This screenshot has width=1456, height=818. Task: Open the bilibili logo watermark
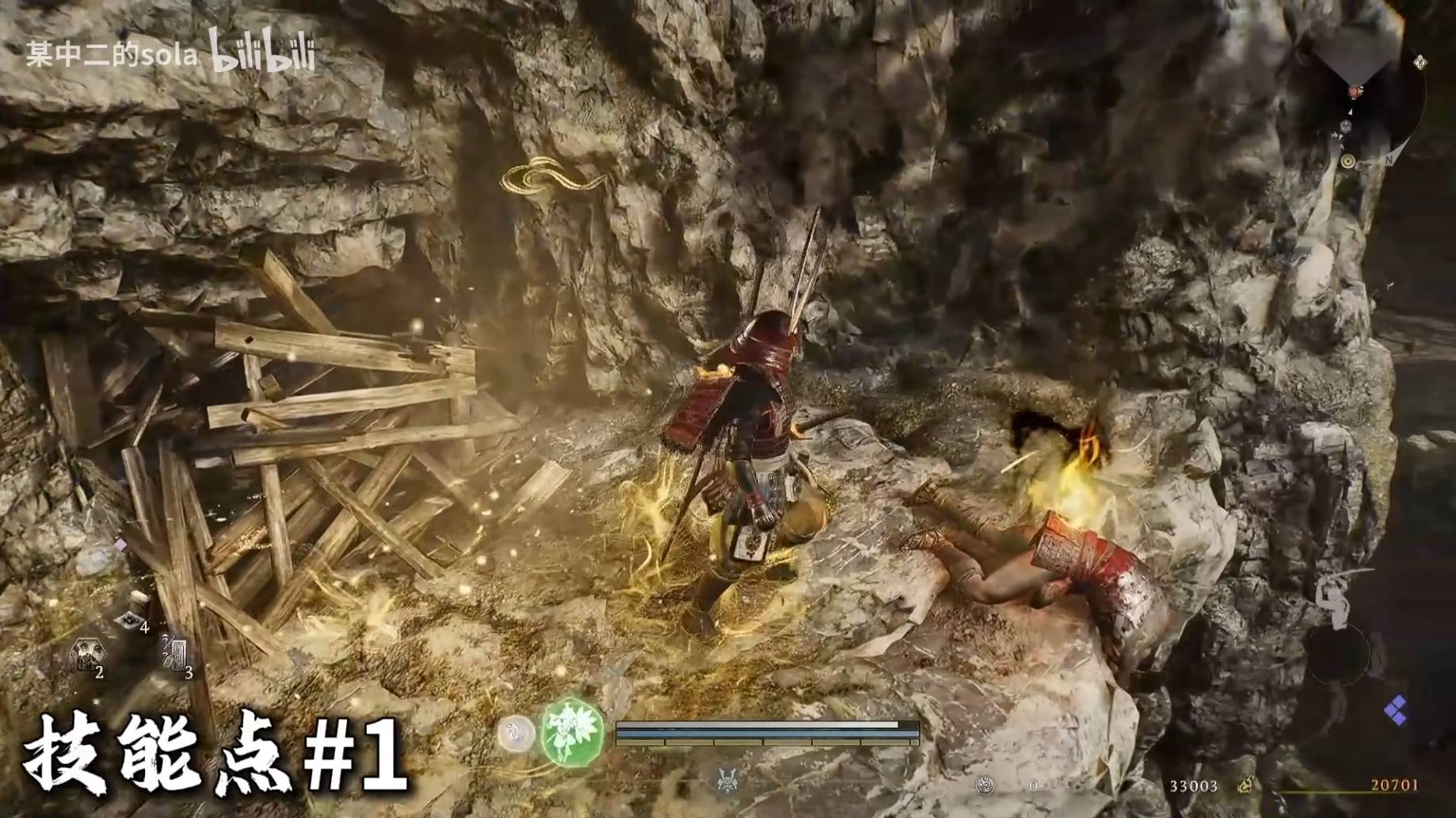pyautogui.click(x=262, y=51)
